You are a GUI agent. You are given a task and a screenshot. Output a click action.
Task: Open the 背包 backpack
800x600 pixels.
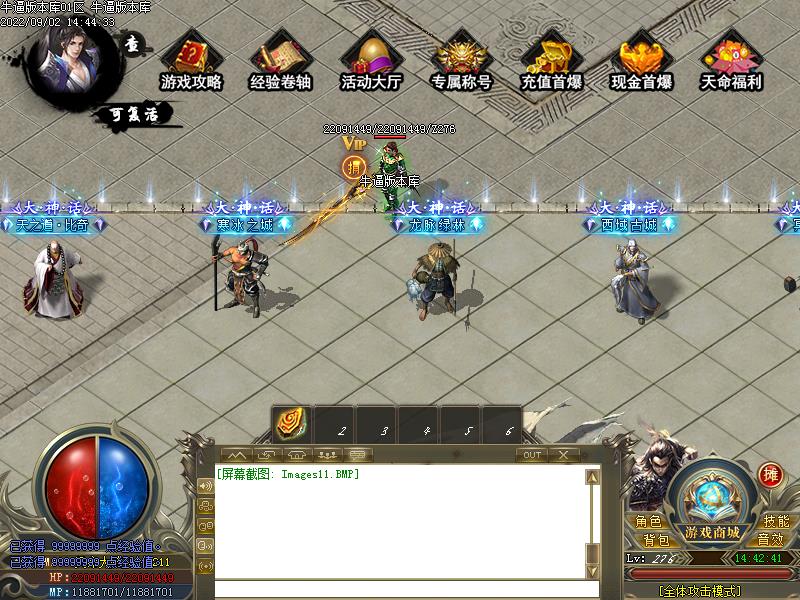pos(656,540)
